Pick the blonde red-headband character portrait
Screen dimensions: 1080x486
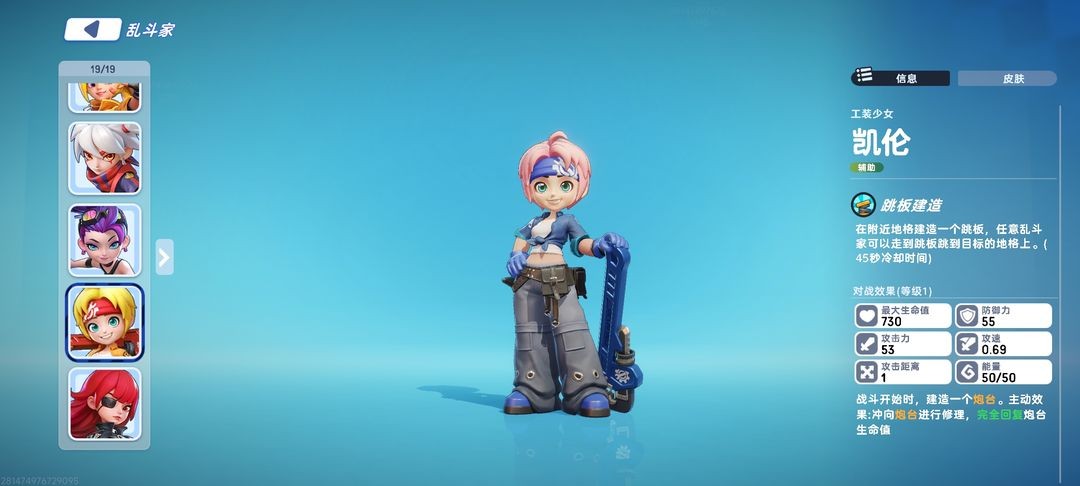pos(105,322)
